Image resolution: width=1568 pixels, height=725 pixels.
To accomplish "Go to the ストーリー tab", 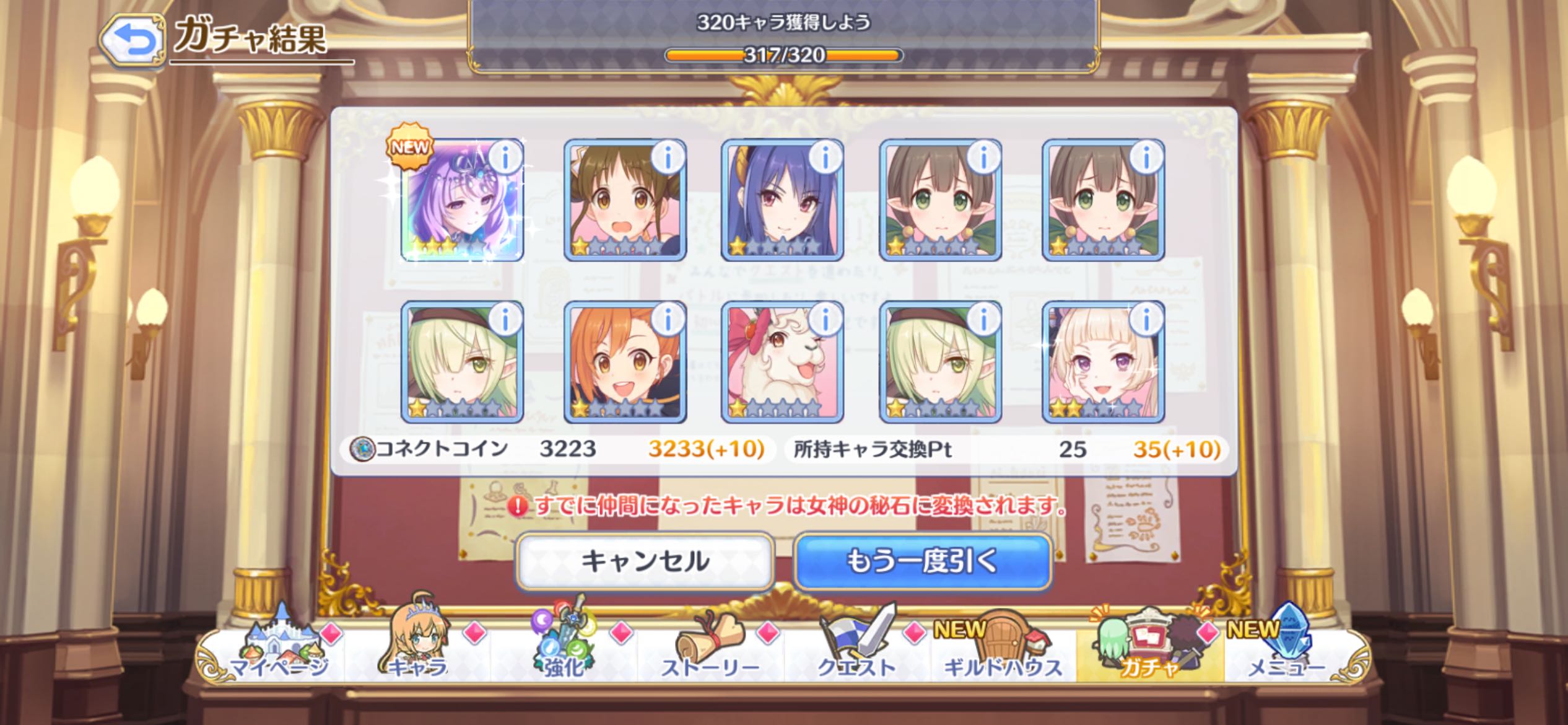I will point(710,648).
